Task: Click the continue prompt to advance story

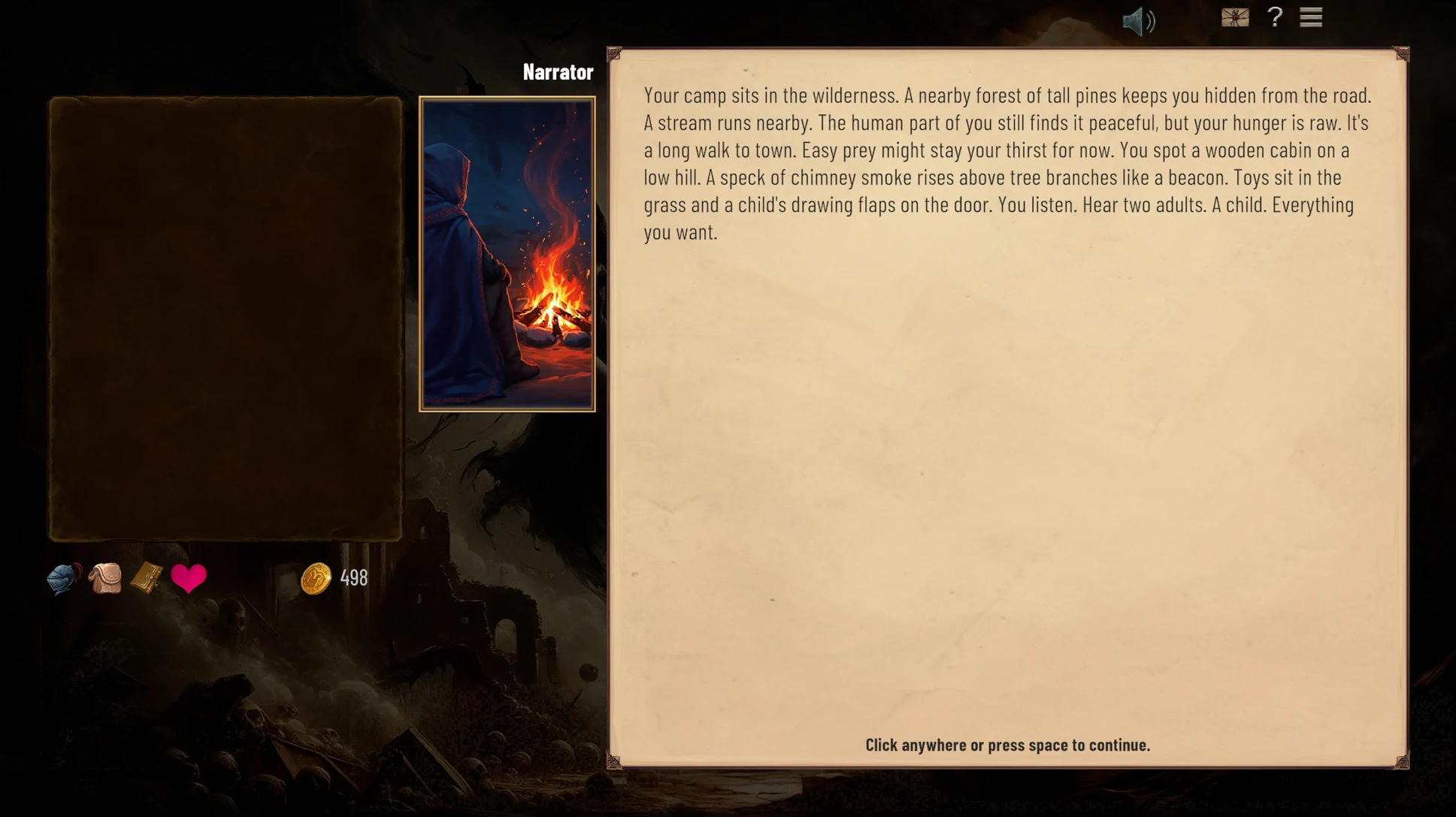Action: pyautogui.click(x=1007, y=745)
